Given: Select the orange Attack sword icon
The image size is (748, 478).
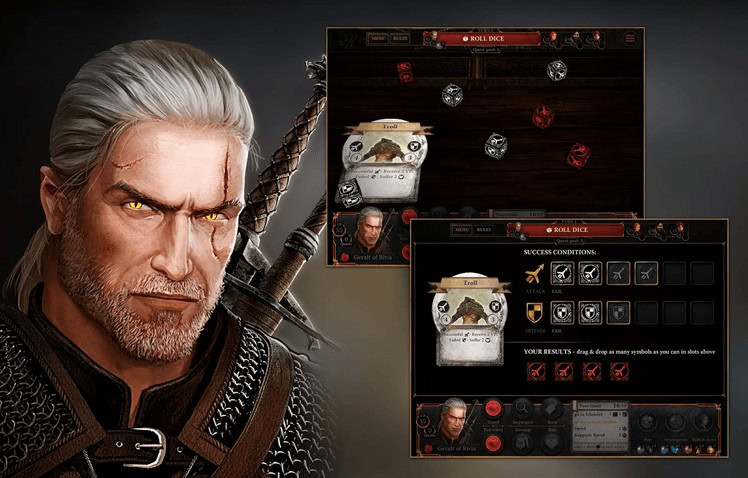Looking at the screenshot, I should (537, 273).
